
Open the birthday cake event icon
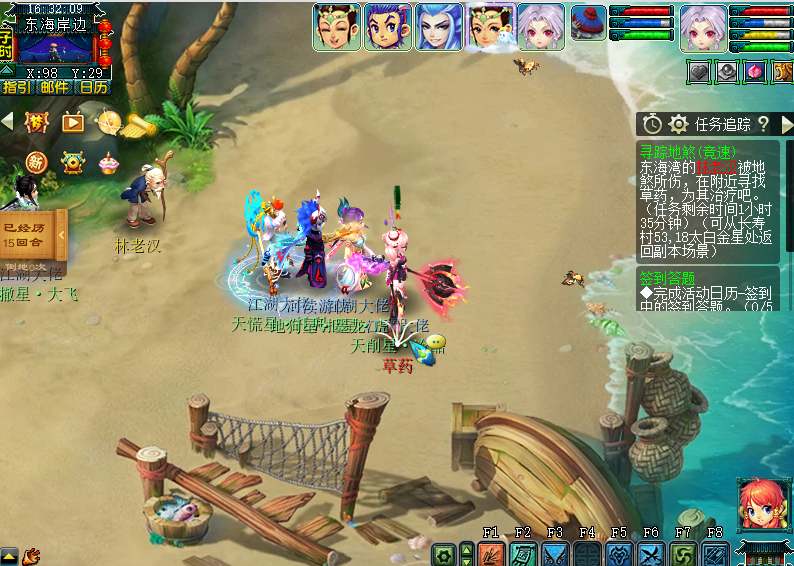tap(108, 162)
